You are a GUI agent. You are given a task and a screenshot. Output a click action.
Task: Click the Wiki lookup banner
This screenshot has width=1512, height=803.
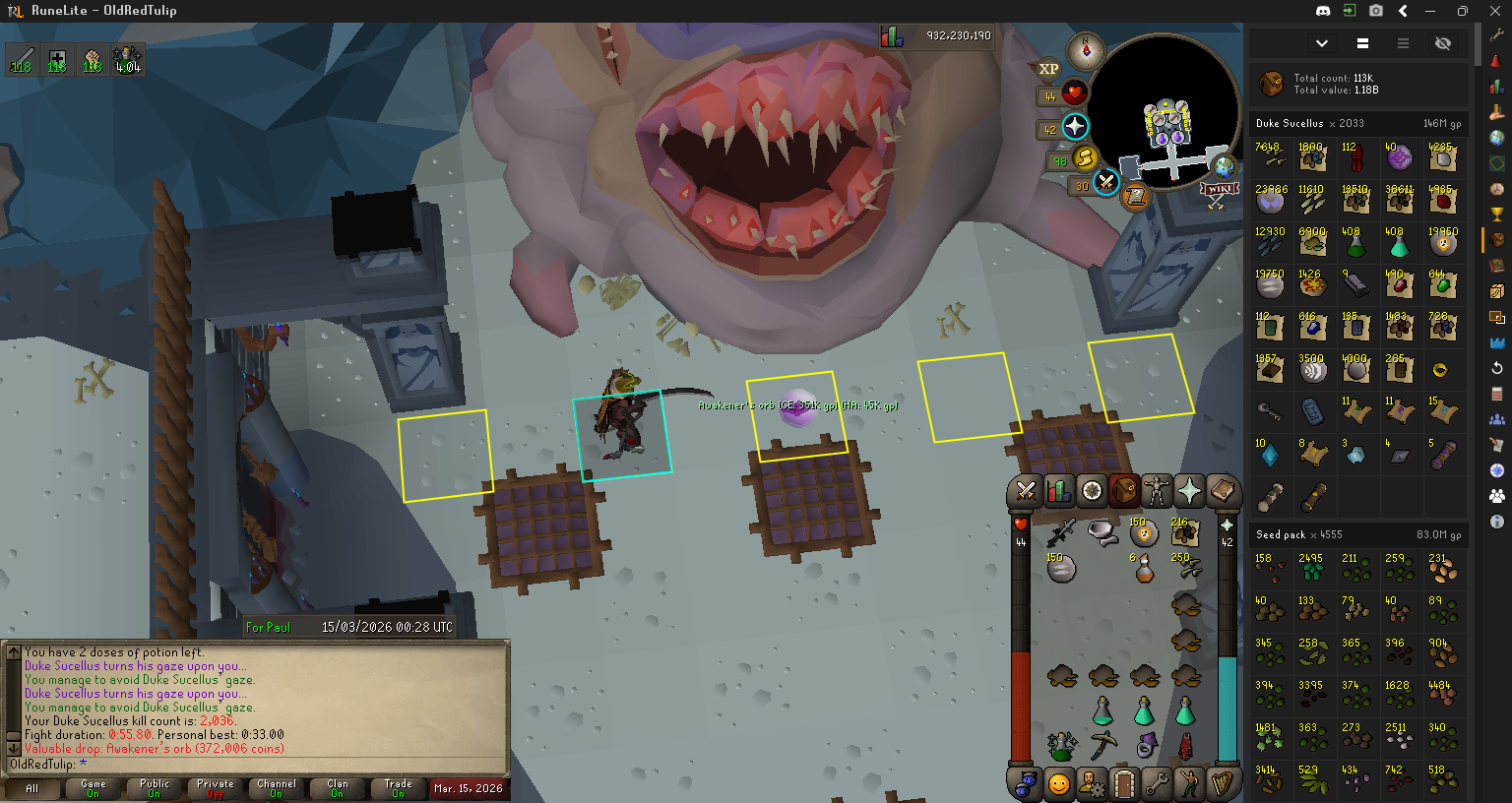tap(1218, 191)
